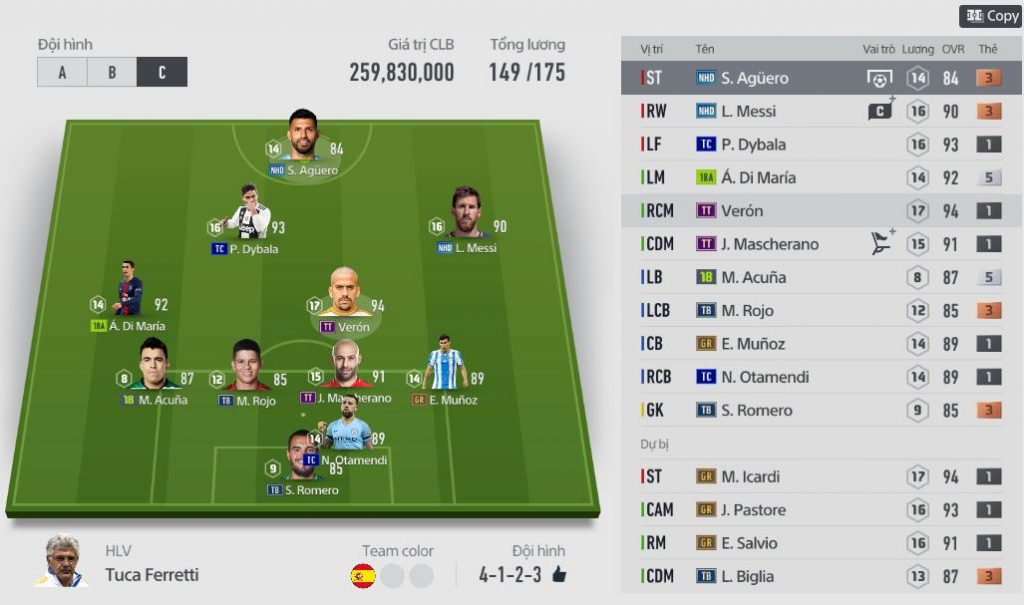The width and height of the screenshot is (1024, 605).
Task: Switch to squad tab A
Action: pyautogui.click(x=62, y=72)
